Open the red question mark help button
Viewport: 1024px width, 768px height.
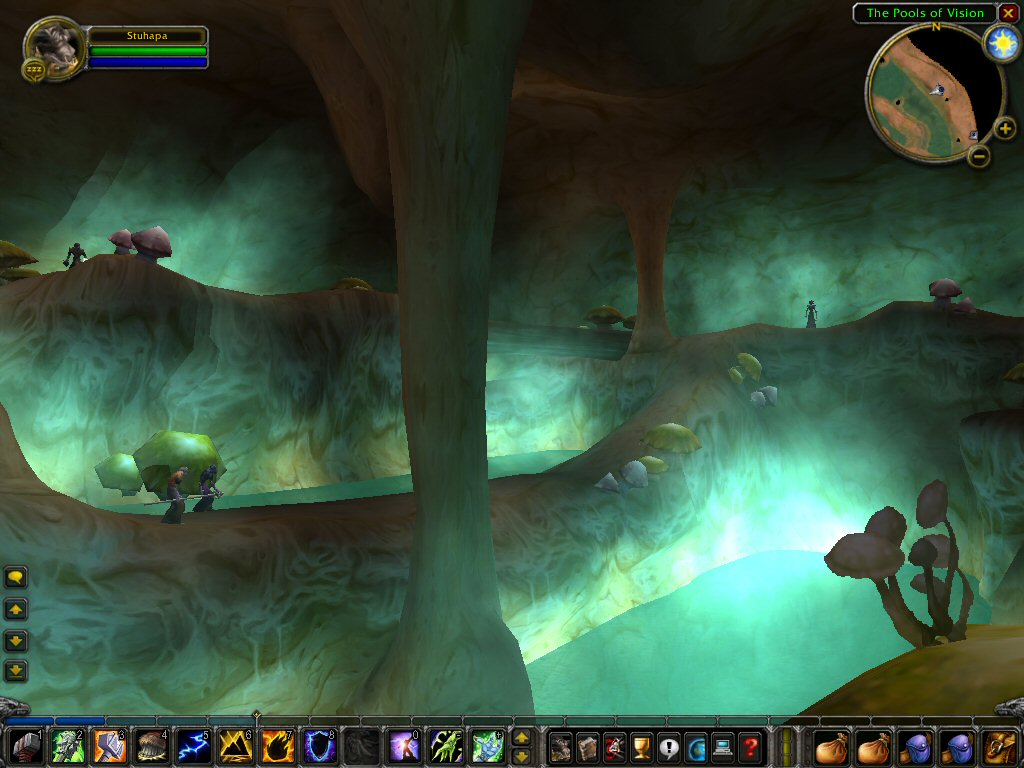pos(750,747)
